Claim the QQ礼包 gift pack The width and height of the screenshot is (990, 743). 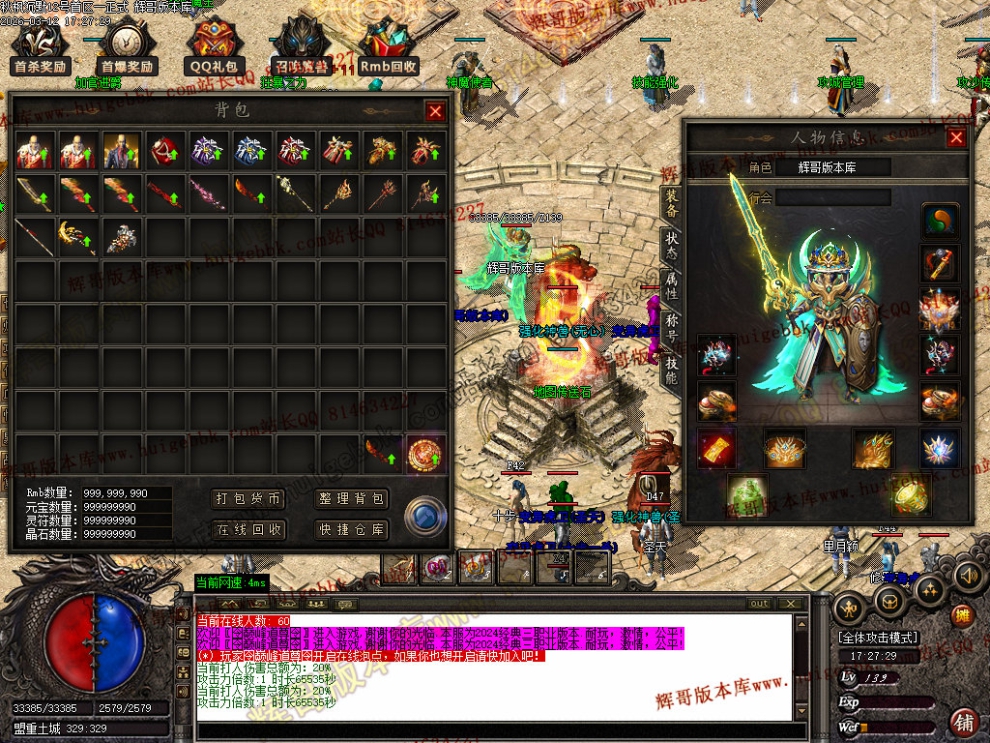214,47
